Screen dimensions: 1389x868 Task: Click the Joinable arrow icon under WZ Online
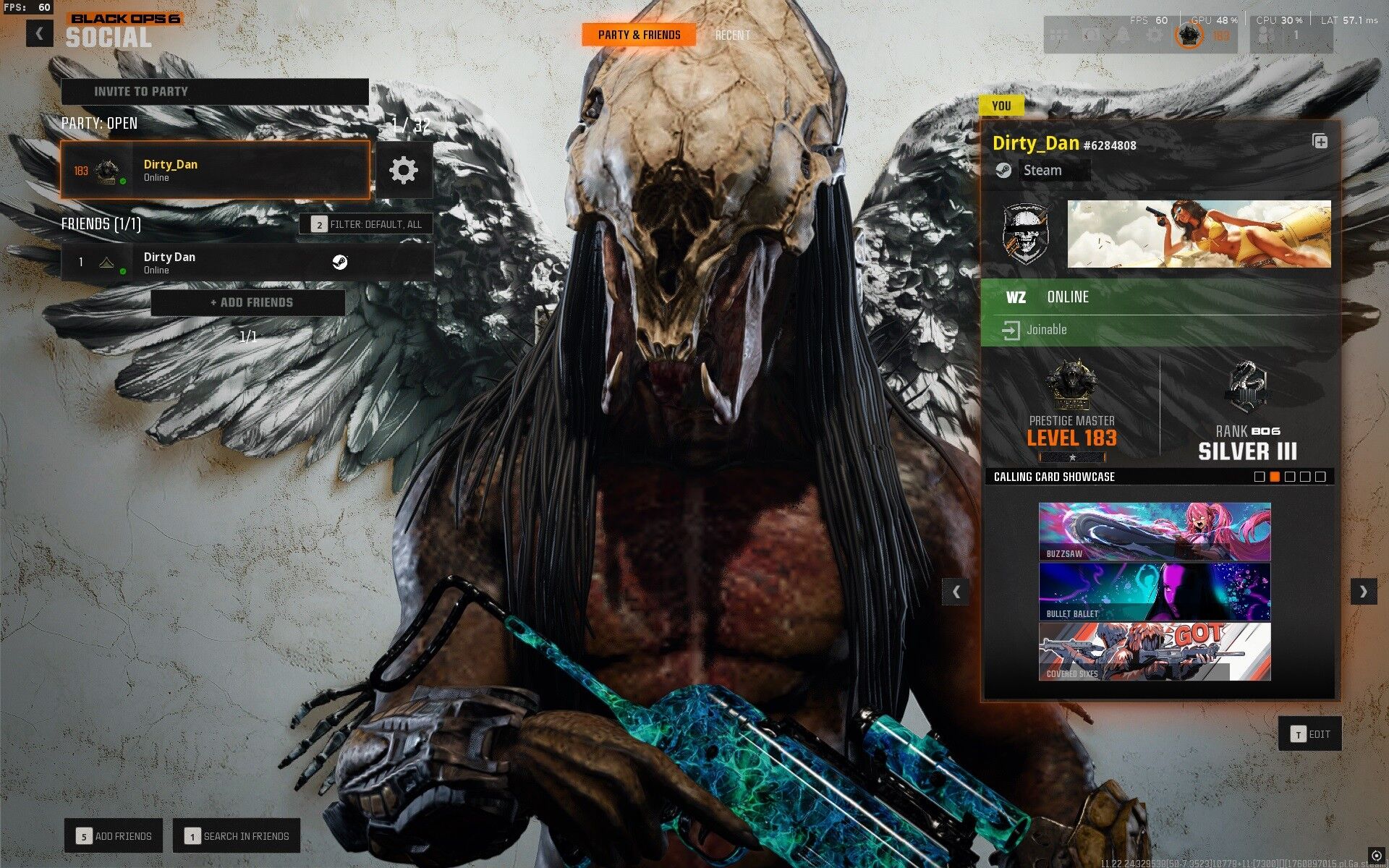tap(1011, 330)
